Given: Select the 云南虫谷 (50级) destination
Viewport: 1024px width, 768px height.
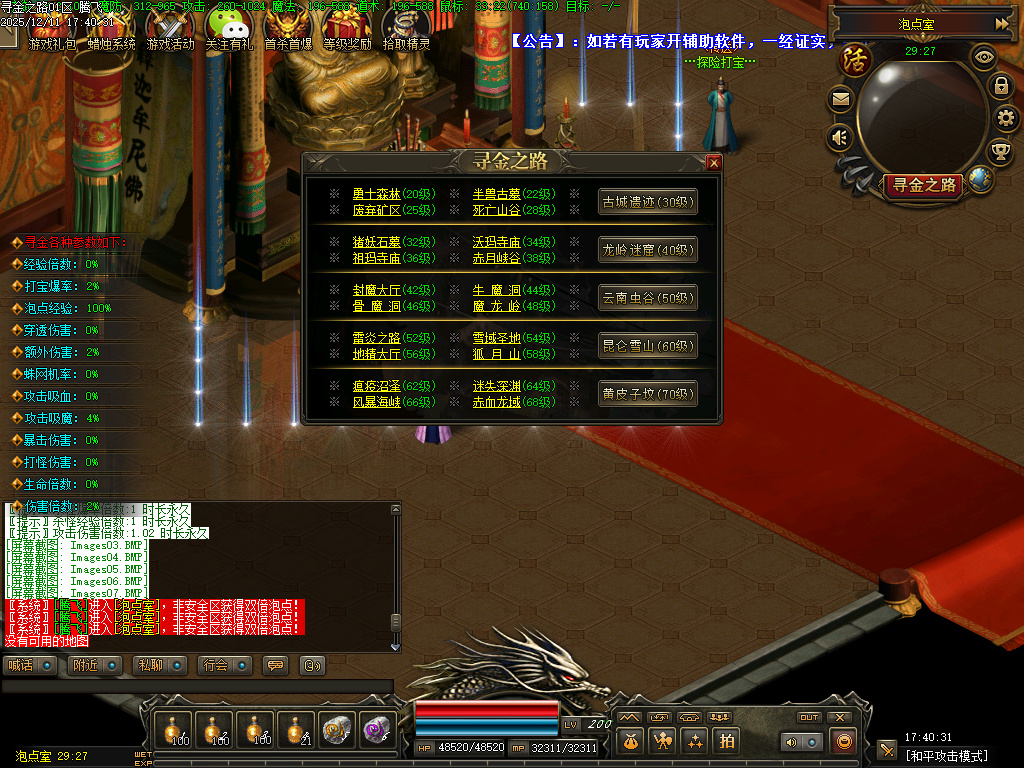Looking at the screenshot, I should coord(647,297).
